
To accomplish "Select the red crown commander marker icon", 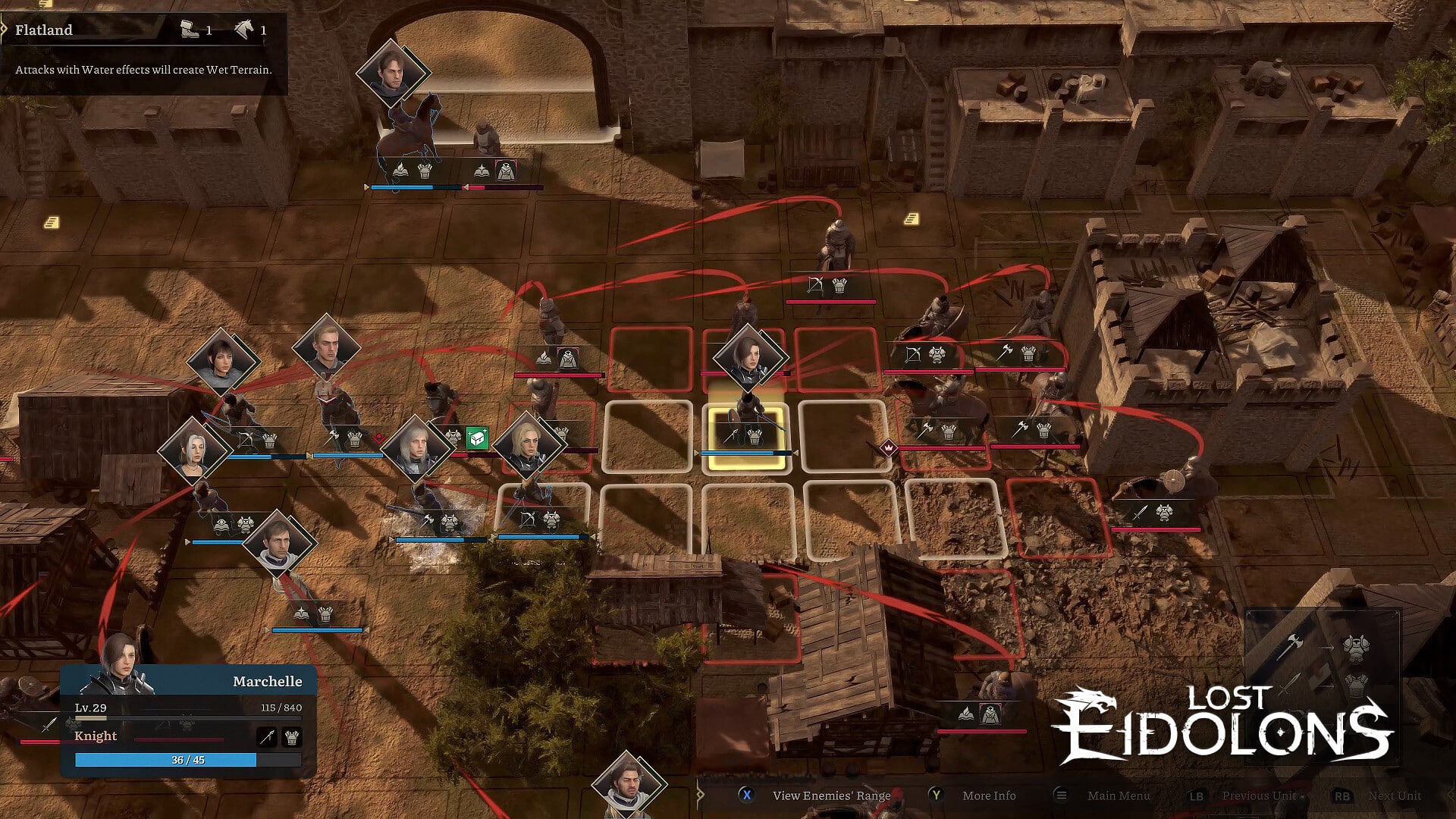I will coord(887,447).
